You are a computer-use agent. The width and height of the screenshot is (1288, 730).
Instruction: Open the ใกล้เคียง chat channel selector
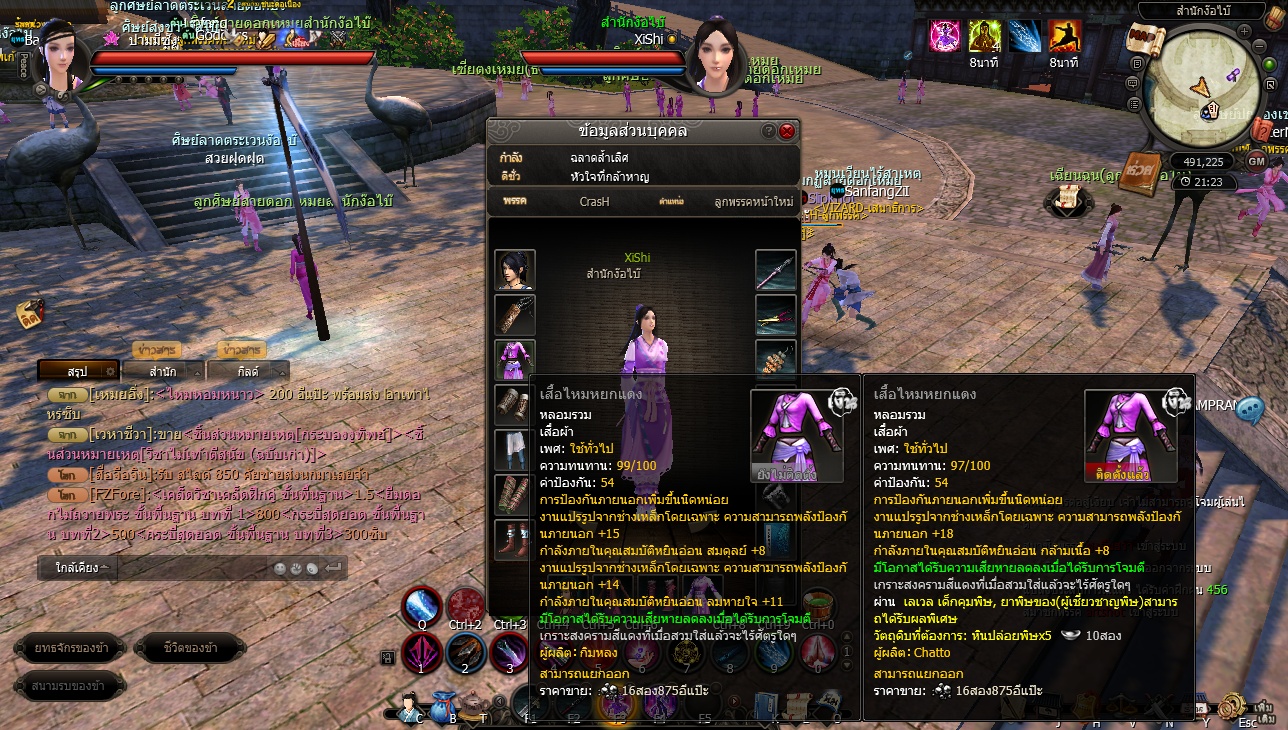[x=78, y=568]
